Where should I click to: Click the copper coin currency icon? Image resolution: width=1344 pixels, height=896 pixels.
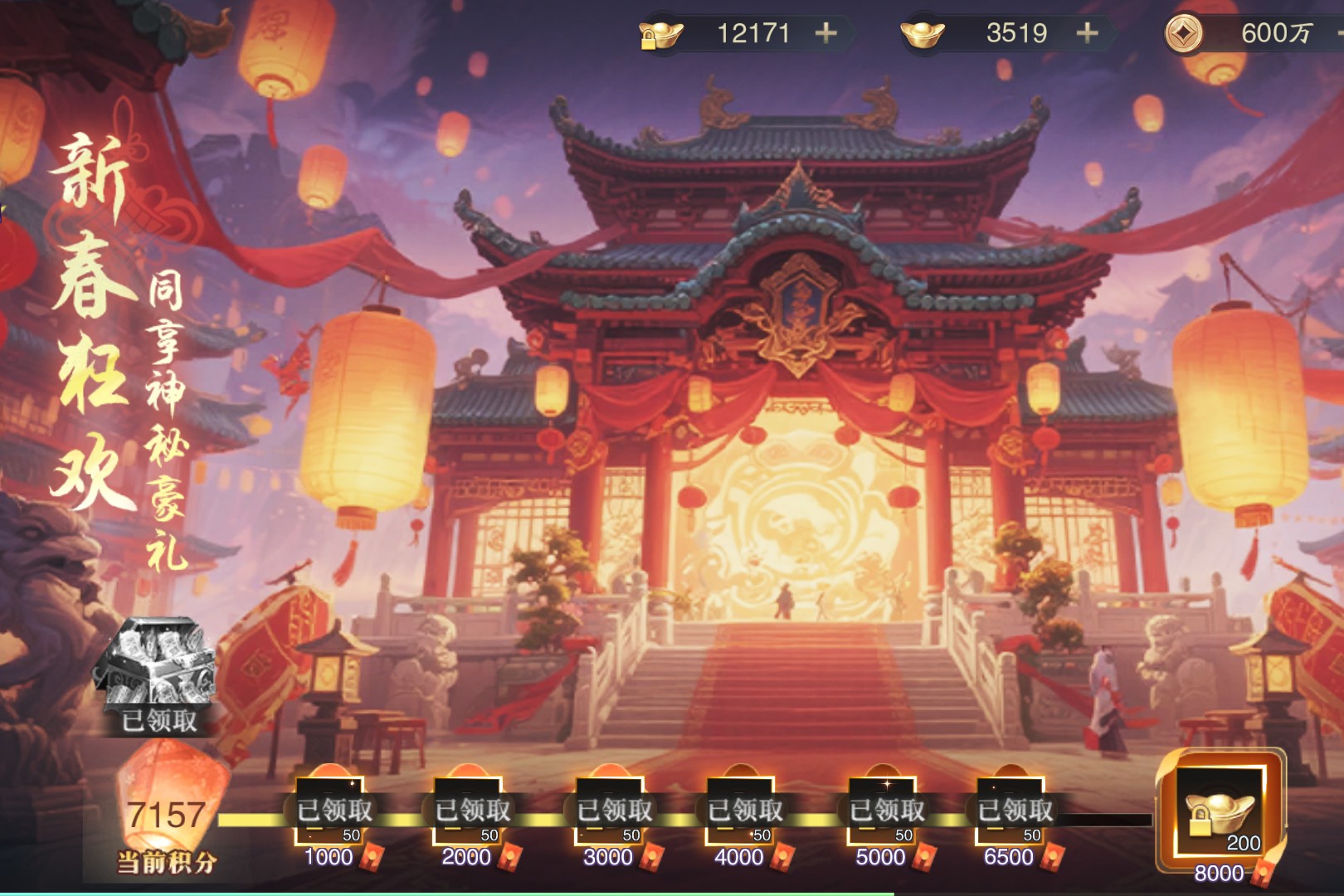pos(1183,33)
